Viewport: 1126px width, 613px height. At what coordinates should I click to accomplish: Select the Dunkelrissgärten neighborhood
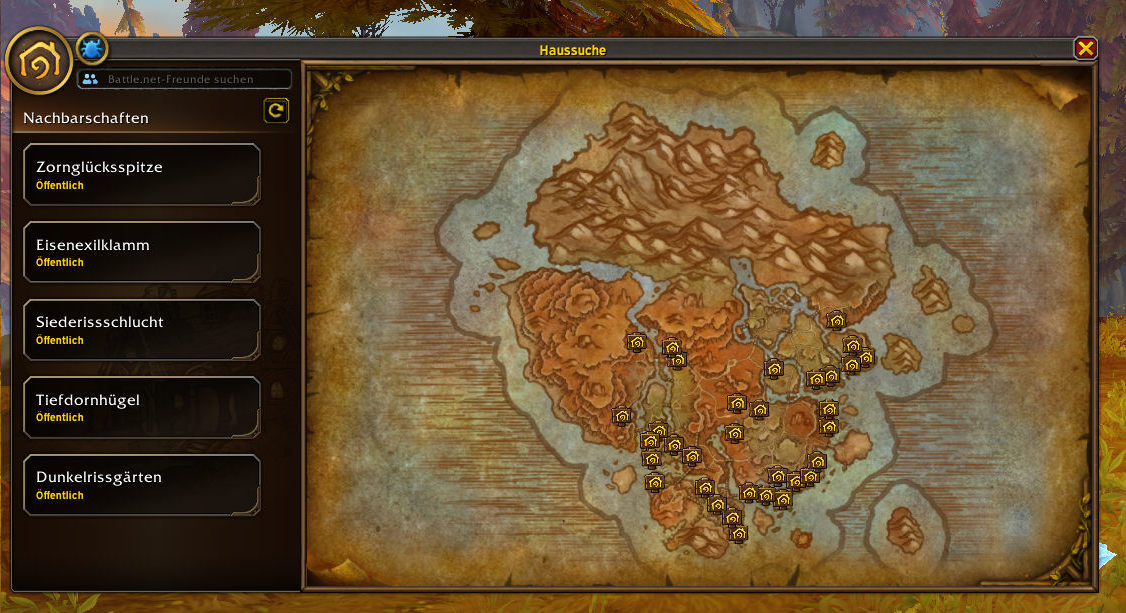(x=141, y=485)
